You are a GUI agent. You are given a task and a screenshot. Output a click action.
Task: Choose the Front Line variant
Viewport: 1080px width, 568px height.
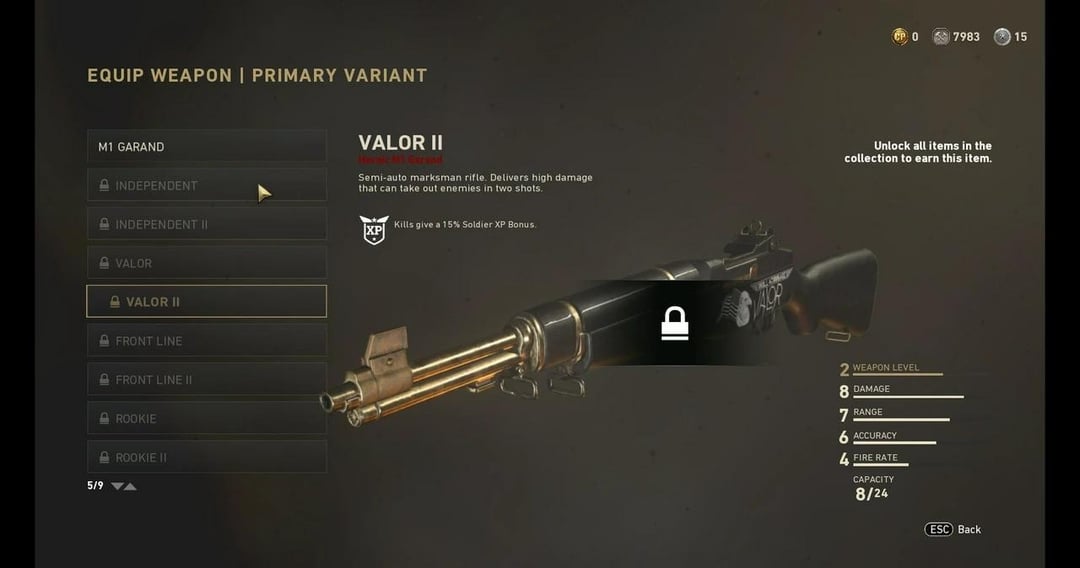pyautogui.click(x=206, y=341)
